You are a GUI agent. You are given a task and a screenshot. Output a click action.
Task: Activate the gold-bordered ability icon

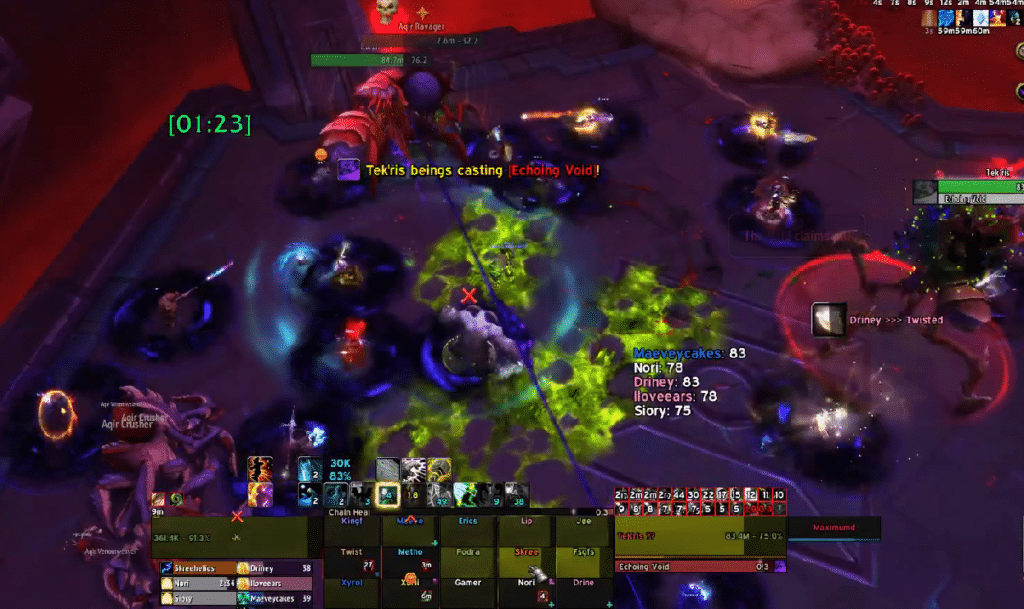[387, 493]
